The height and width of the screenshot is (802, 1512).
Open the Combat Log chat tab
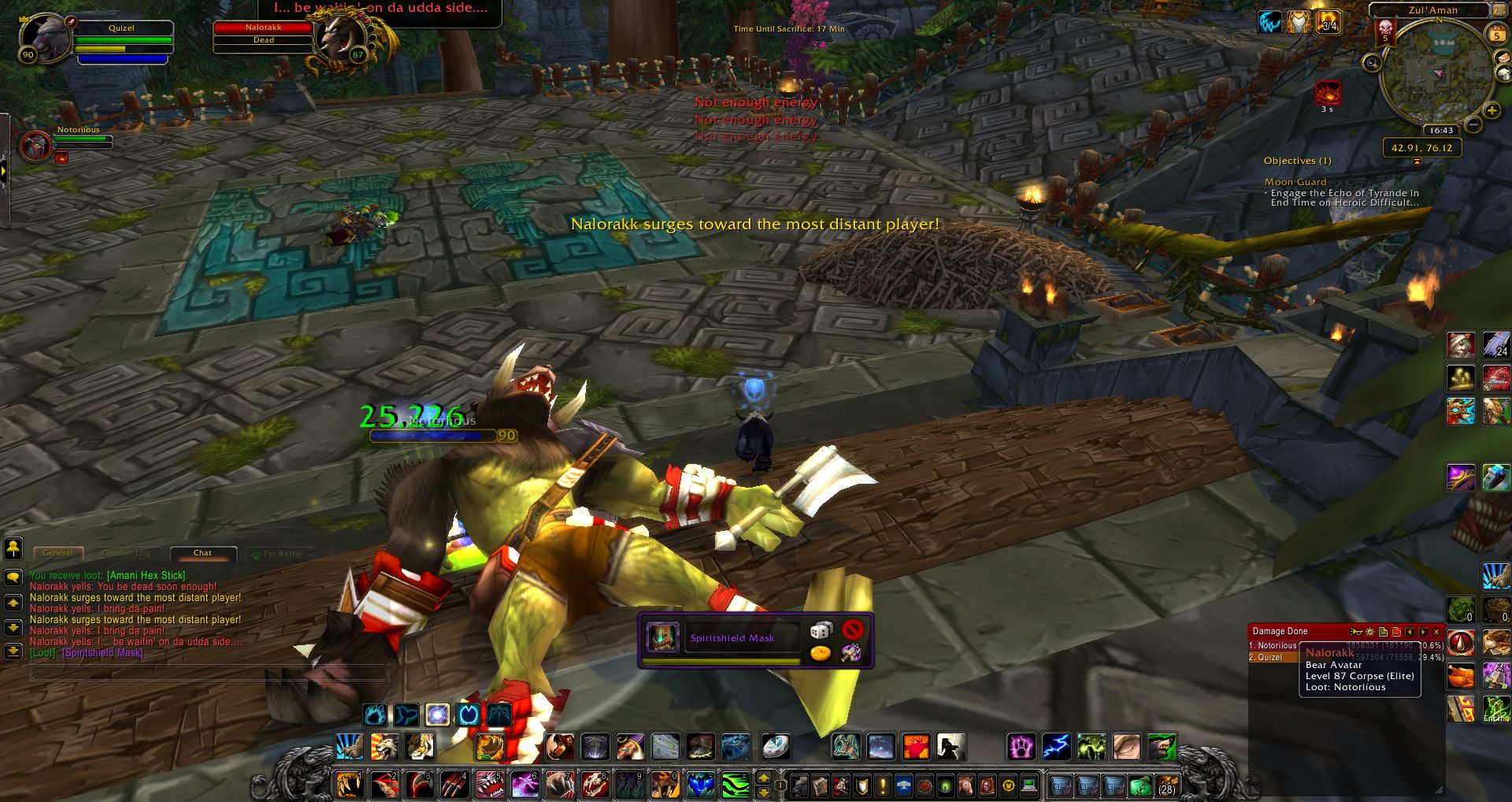pos(125,553)
